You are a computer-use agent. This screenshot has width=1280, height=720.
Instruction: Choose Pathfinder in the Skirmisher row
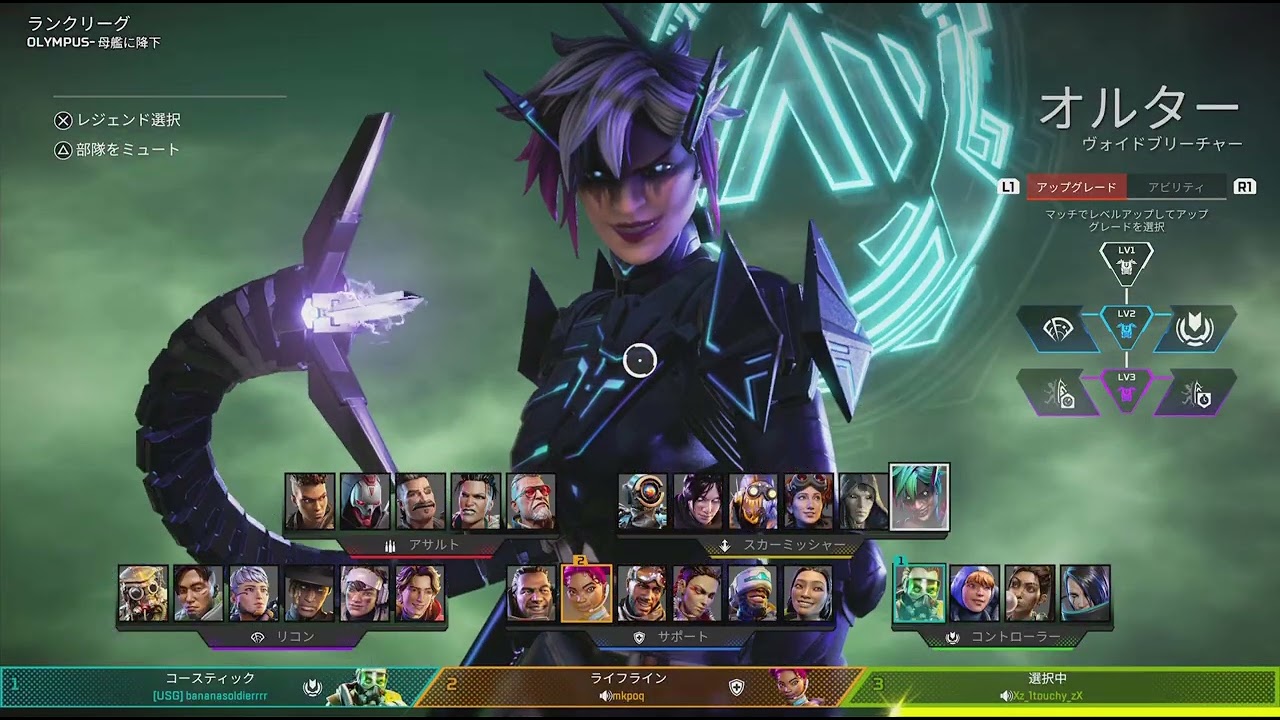tap(642, 501)
